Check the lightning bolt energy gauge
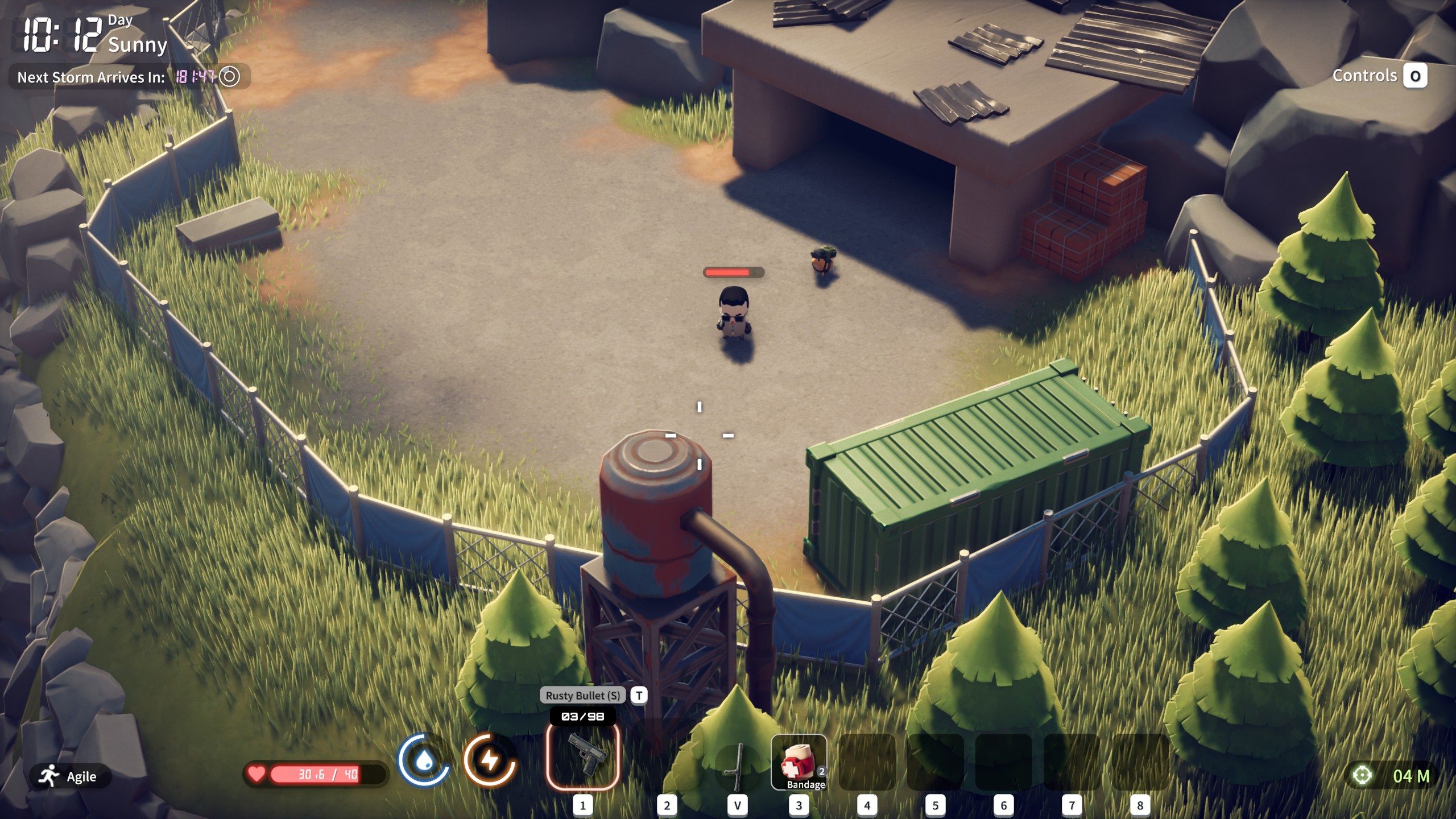 (x=489, y=760)
